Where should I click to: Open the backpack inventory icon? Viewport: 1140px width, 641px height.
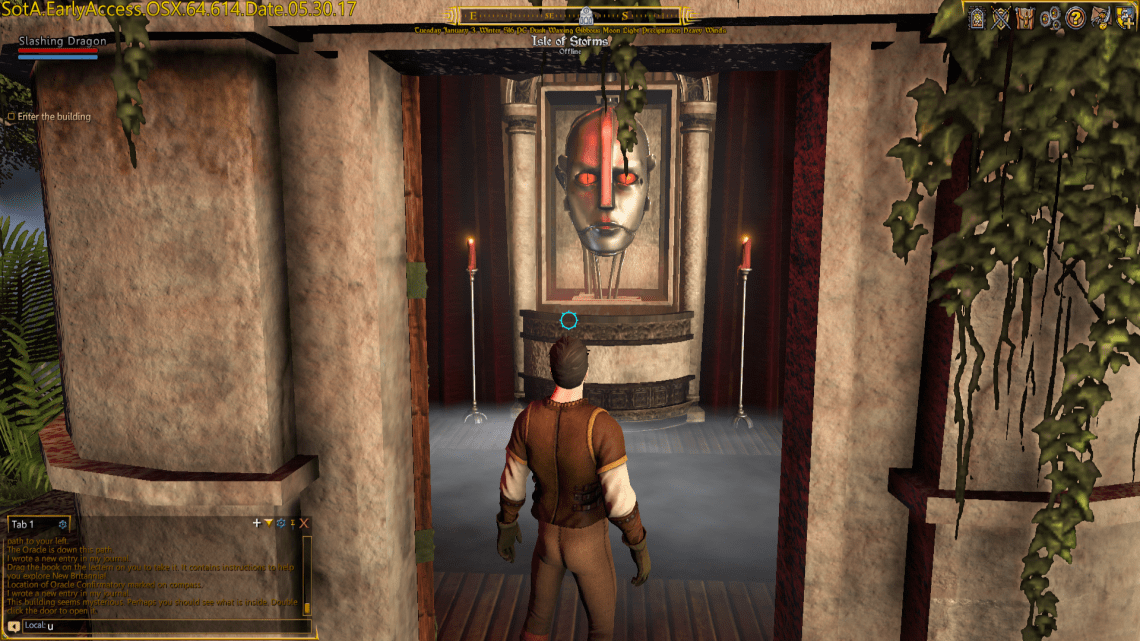pos(1024,17)
